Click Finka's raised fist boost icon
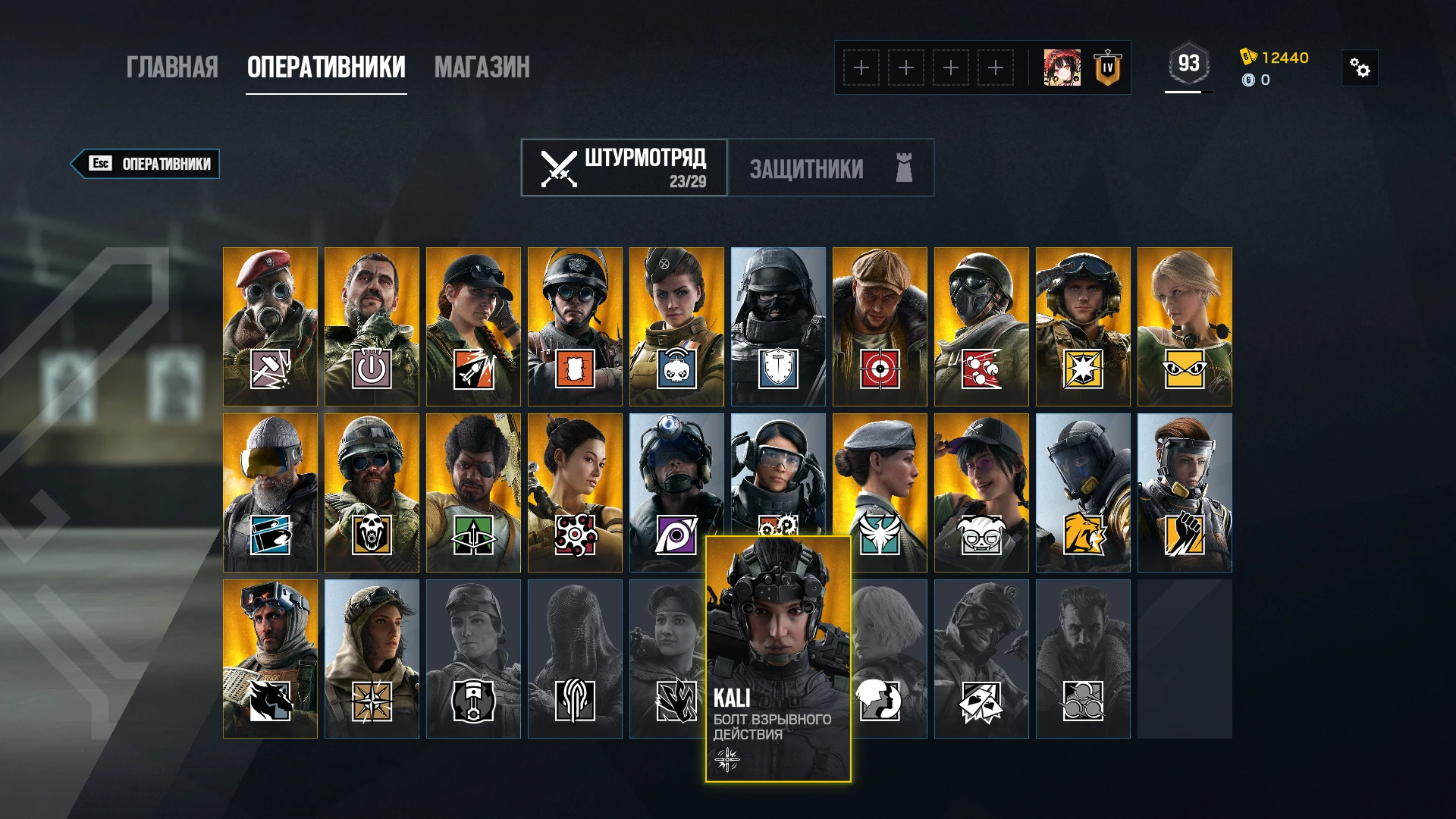 click(1185, 535)
